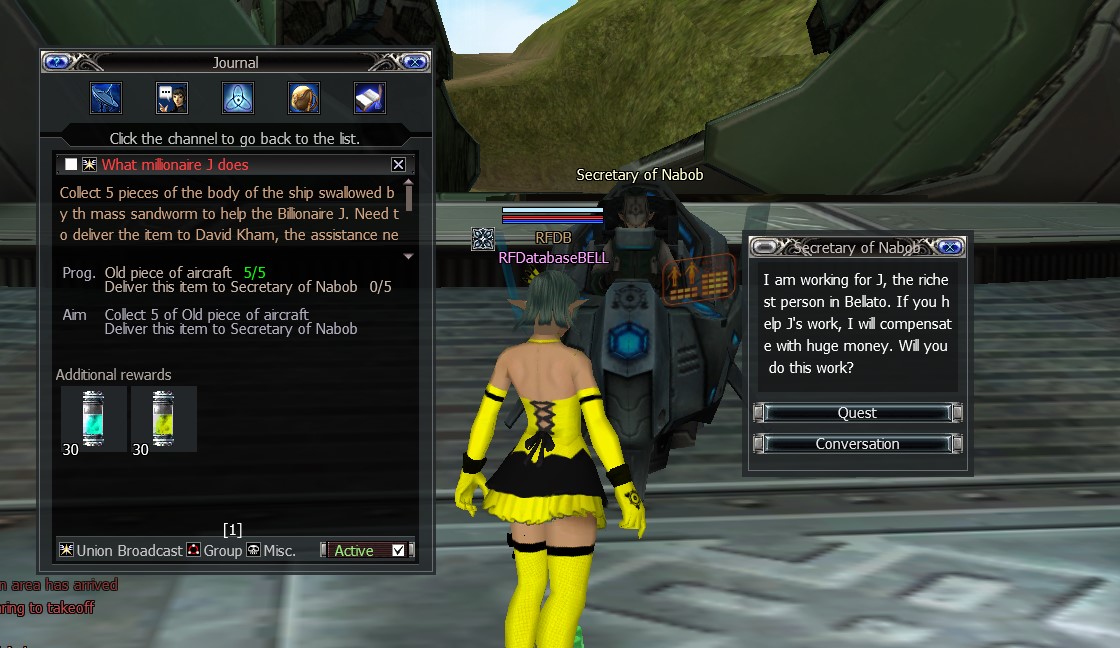
Task: Select the open book journal channel
Action: pyautogui.click(x=370, y=98)
